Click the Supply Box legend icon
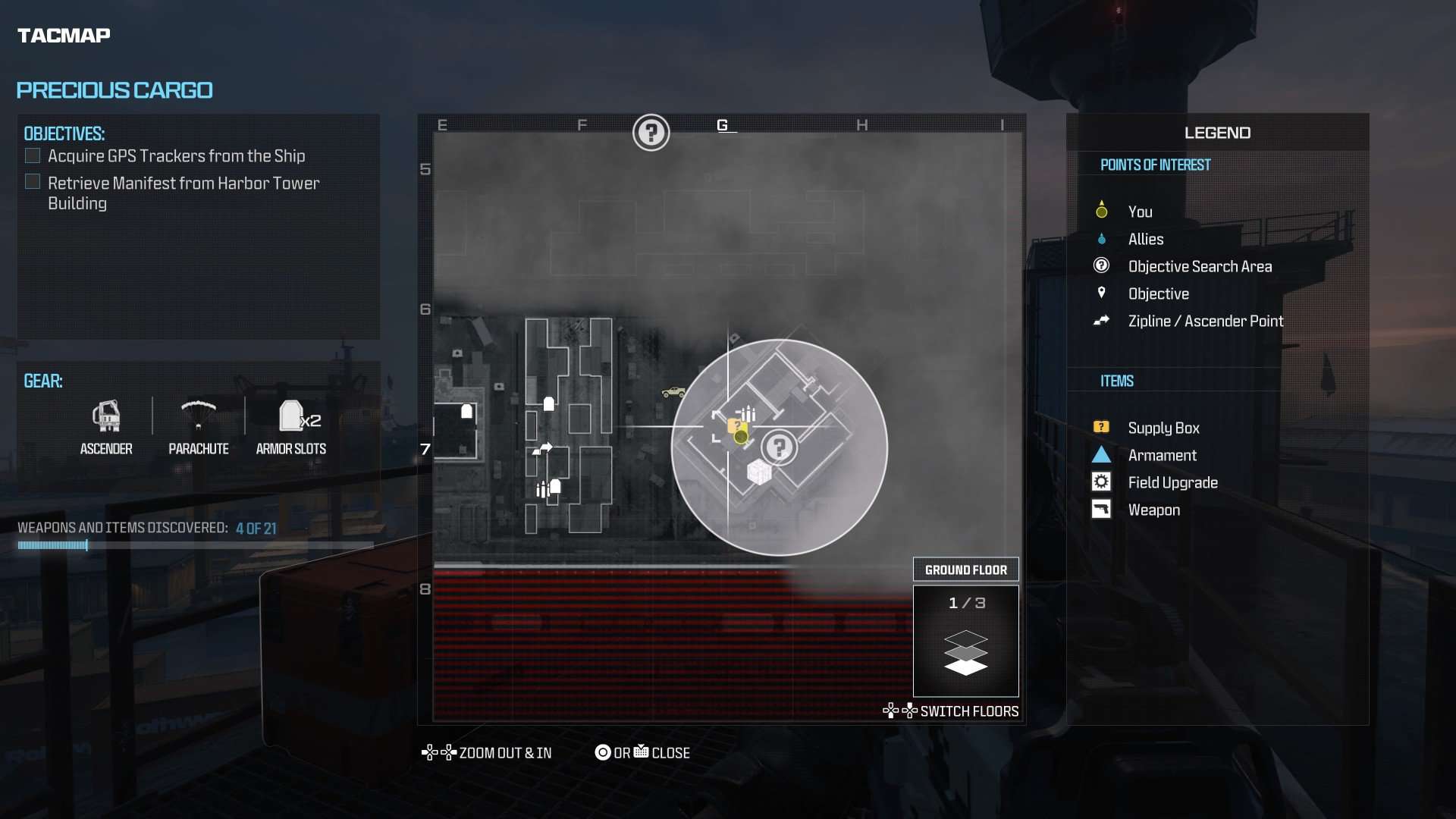Viewport: 1456px width, 819px height. (1102, 426)
